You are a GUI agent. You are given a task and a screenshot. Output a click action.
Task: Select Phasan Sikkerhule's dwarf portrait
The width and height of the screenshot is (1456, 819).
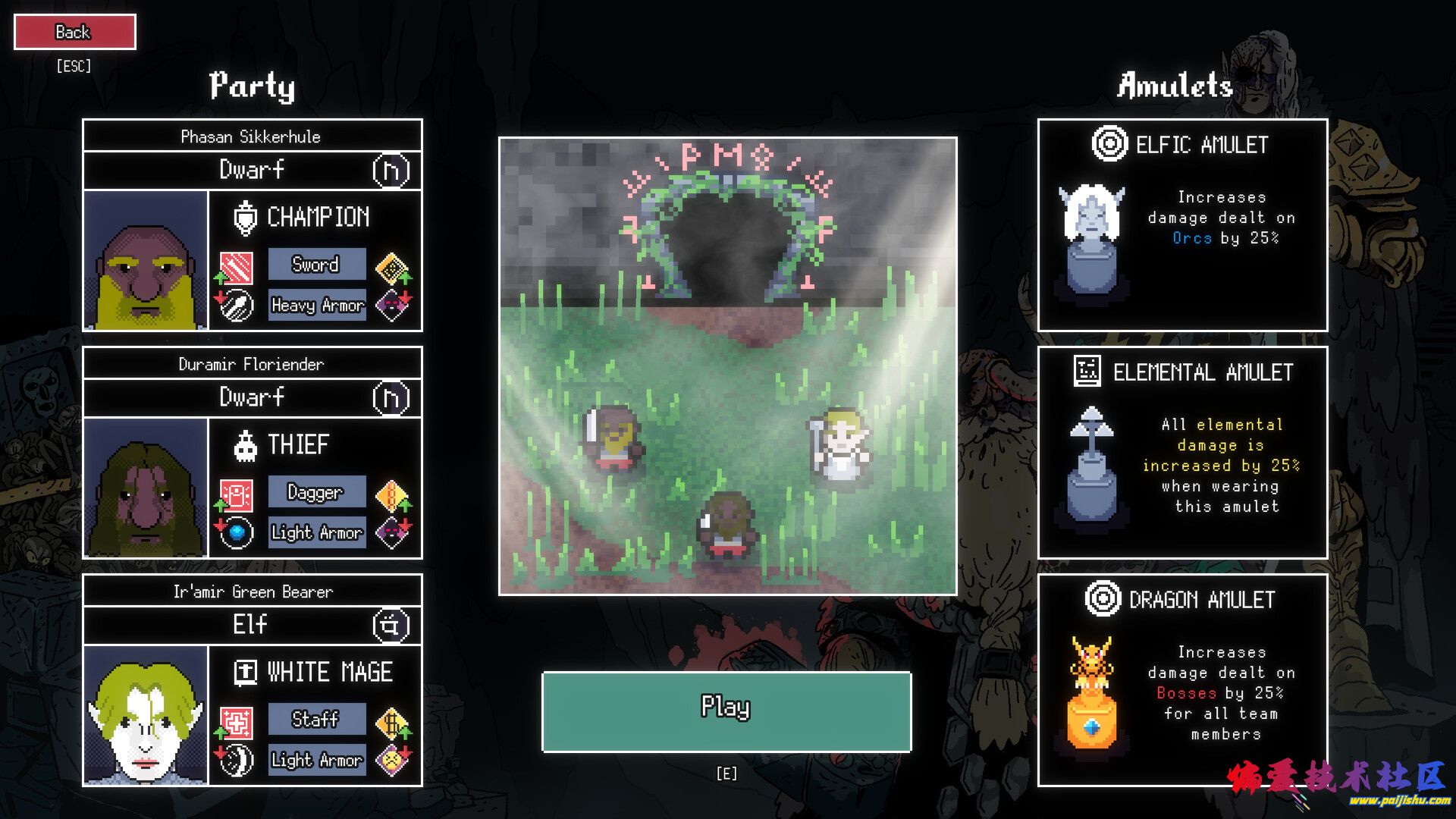(145, 260)
